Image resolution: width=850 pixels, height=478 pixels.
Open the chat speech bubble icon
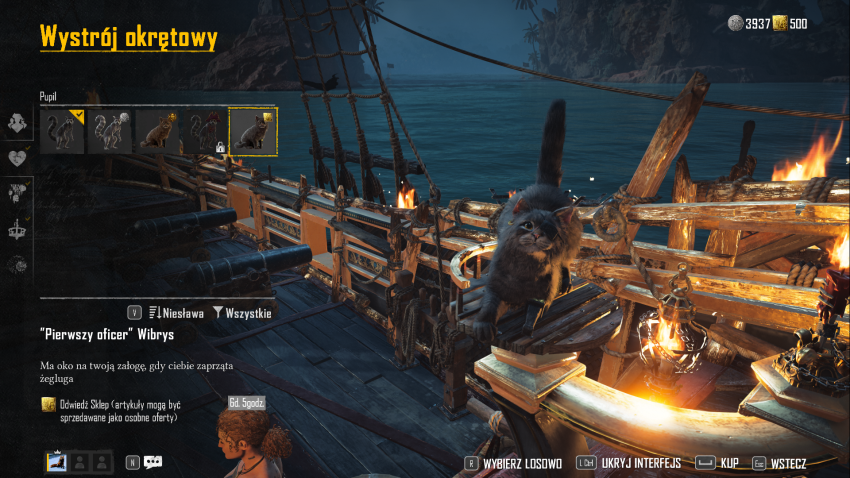(153, 462)
